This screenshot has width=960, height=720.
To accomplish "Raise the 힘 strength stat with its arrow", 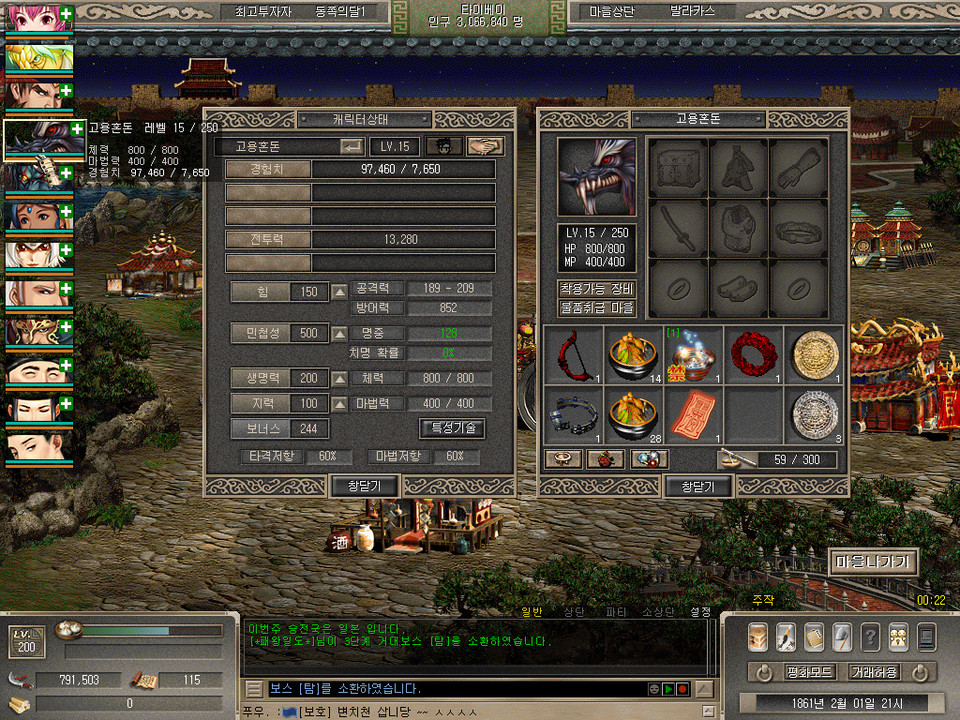I will [x=340, y=292].
